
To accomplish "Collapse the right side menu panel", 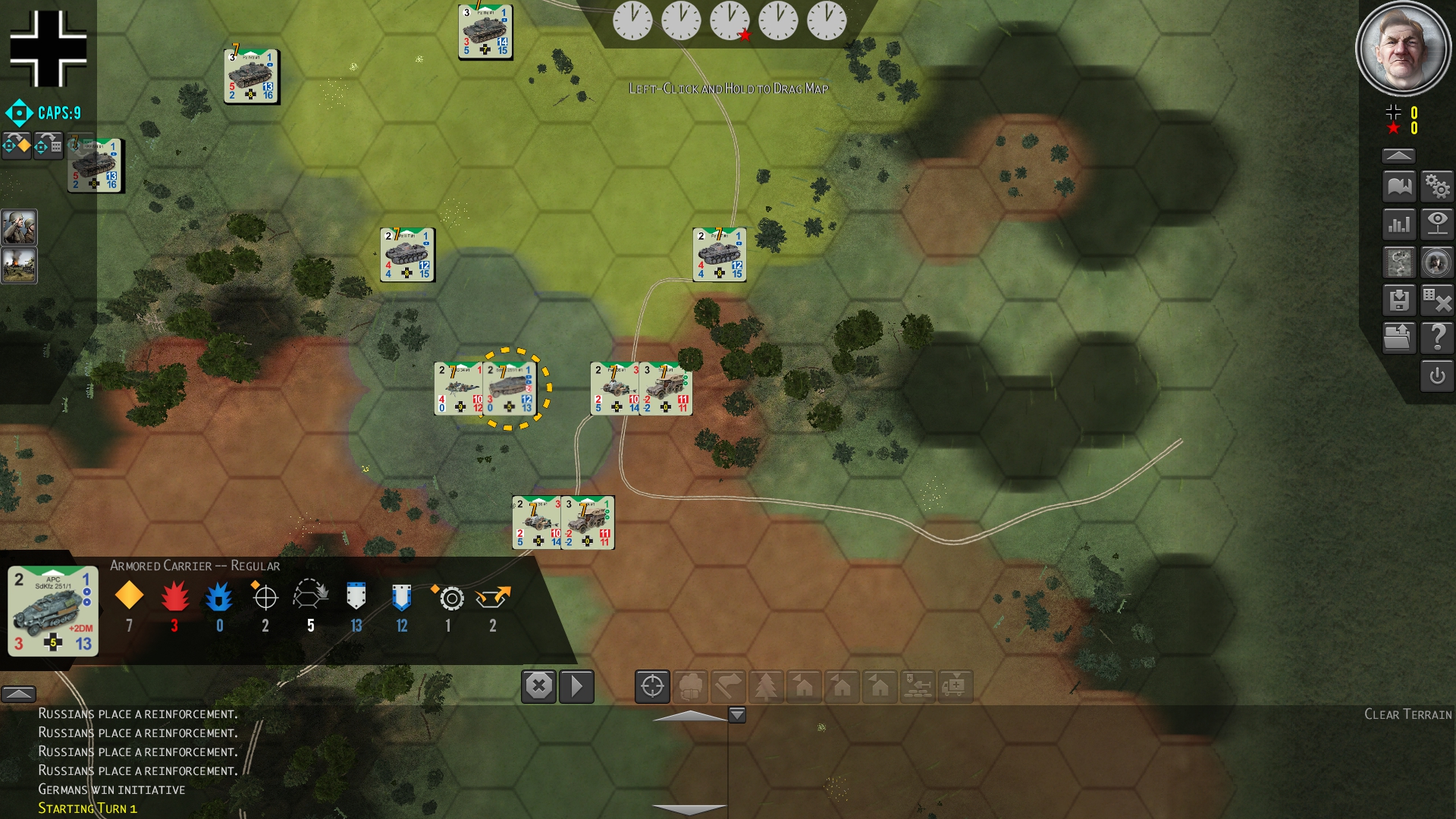I will pyautogui.click(x=1398, y=155).
